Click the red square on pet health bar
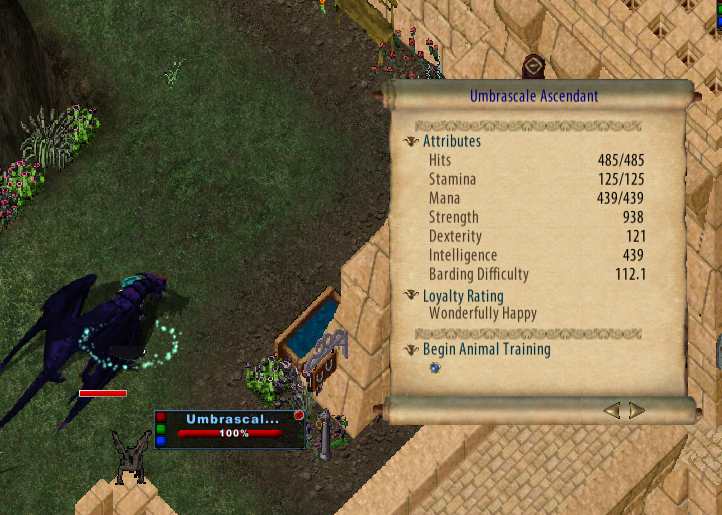This screenshot has width=722, height=515. (162, 417)
